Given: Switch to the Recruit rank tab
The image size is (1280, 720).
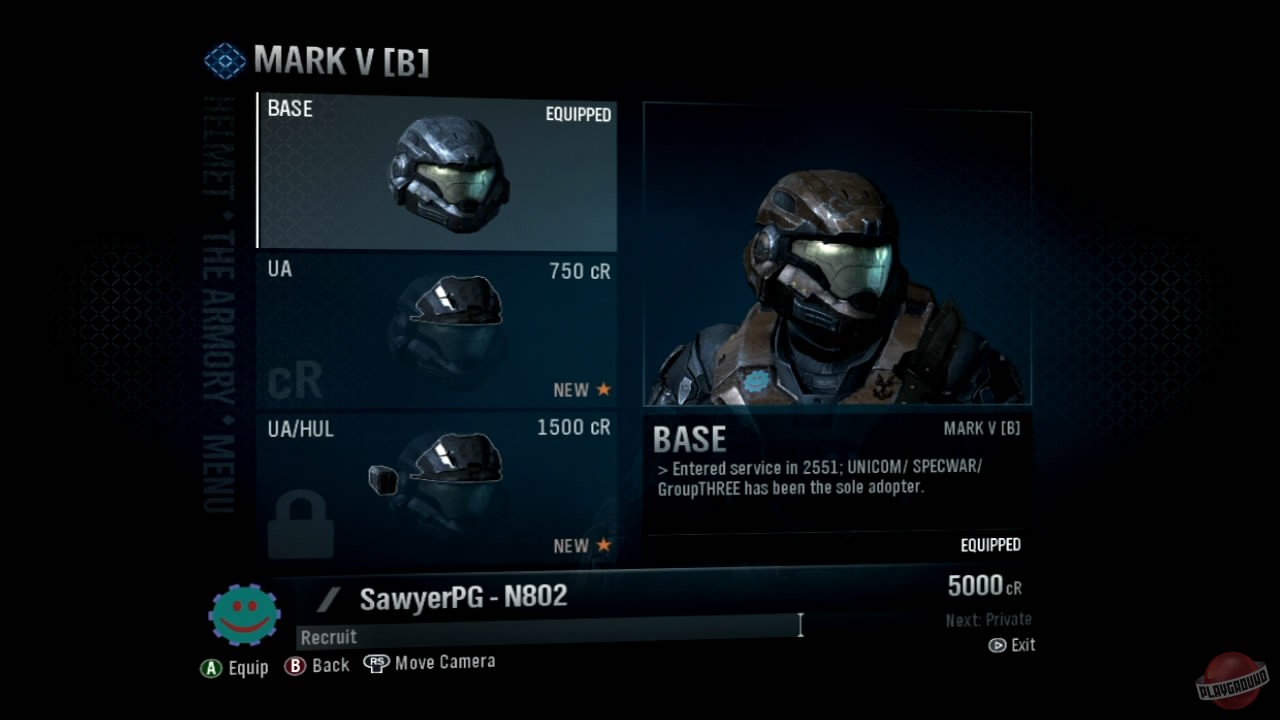Looking at the screenshot, I should point(328,636).
